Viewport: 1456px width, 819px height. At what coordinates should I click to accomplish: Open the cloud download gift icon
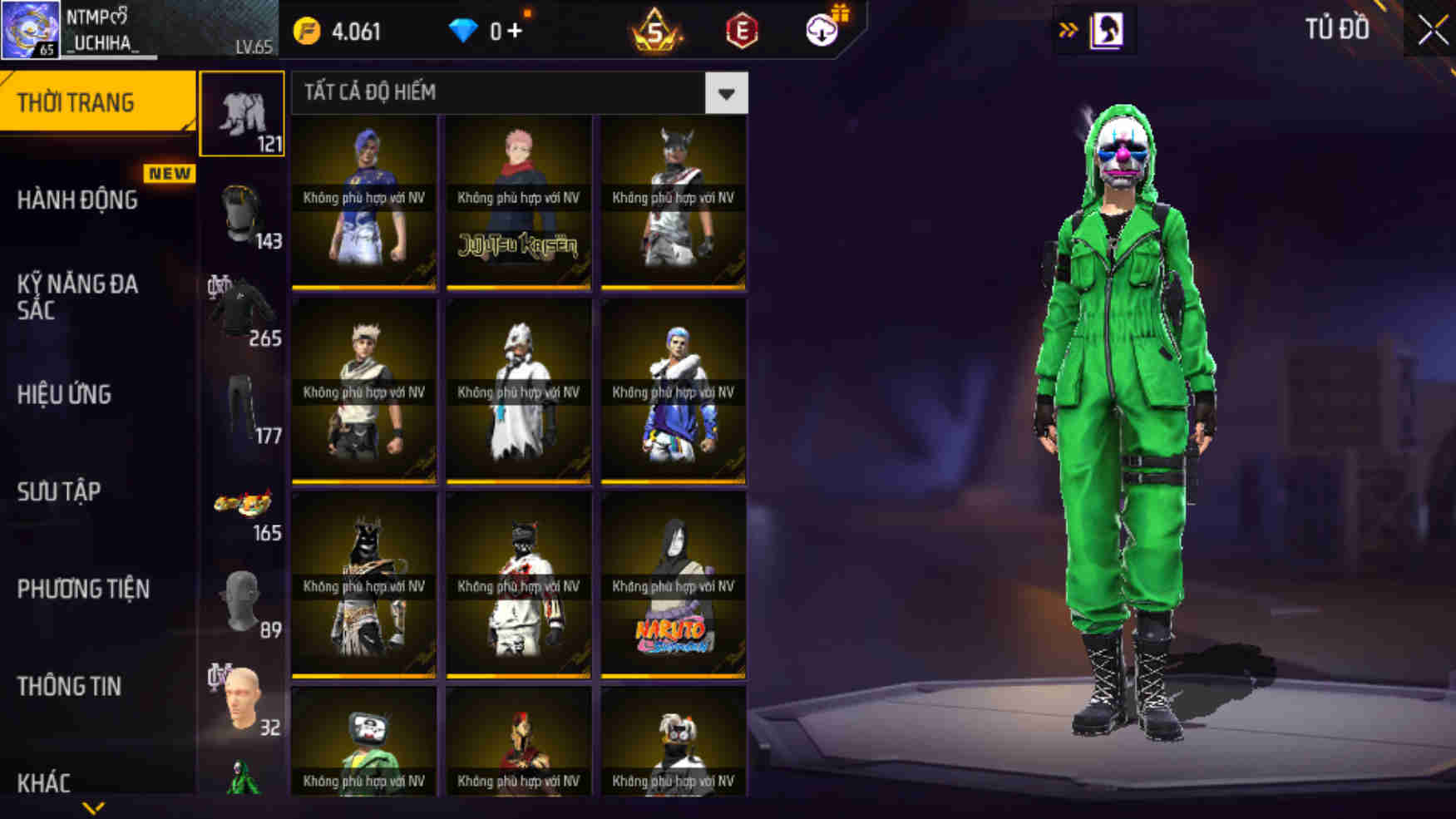[x=820, y=33]
